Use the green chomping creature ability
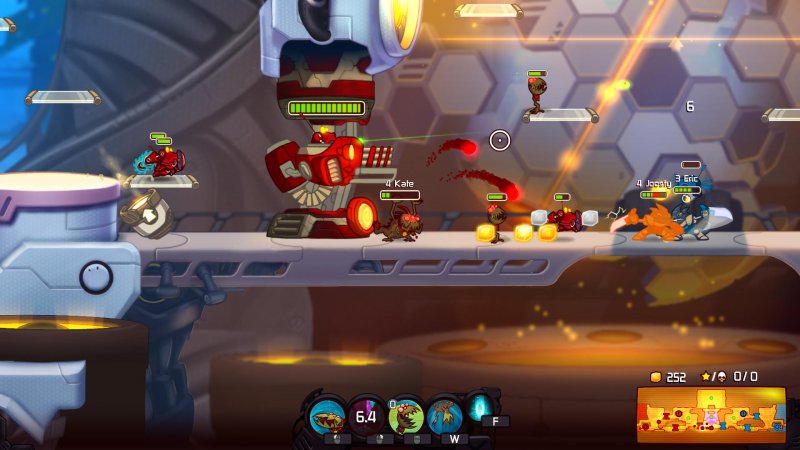800x450 pixels. pyautogui.click(x=406, y=415)
